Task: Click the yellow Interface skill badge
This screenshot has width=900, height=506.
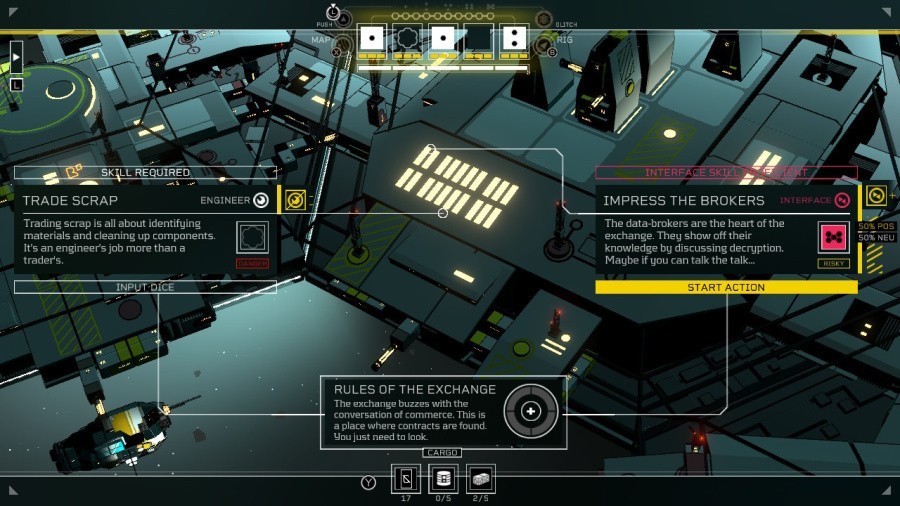Action: (x=875, y=196)
